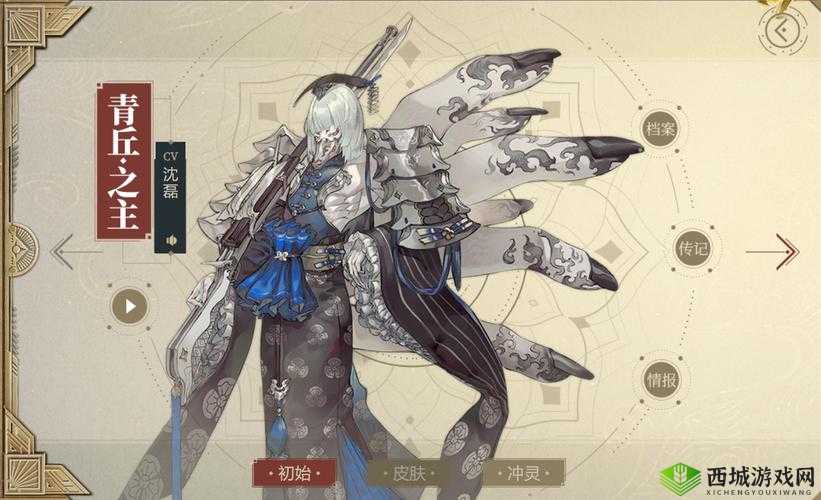This screenshot has width=821, height=500.
Task: Switch to the previous character with left arrow
Action: click(x=64, y=249)
